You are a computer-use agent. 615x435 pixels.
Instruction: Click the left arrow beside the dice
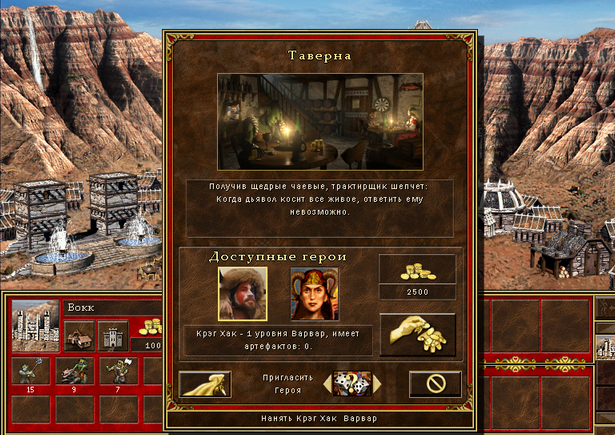328,383
